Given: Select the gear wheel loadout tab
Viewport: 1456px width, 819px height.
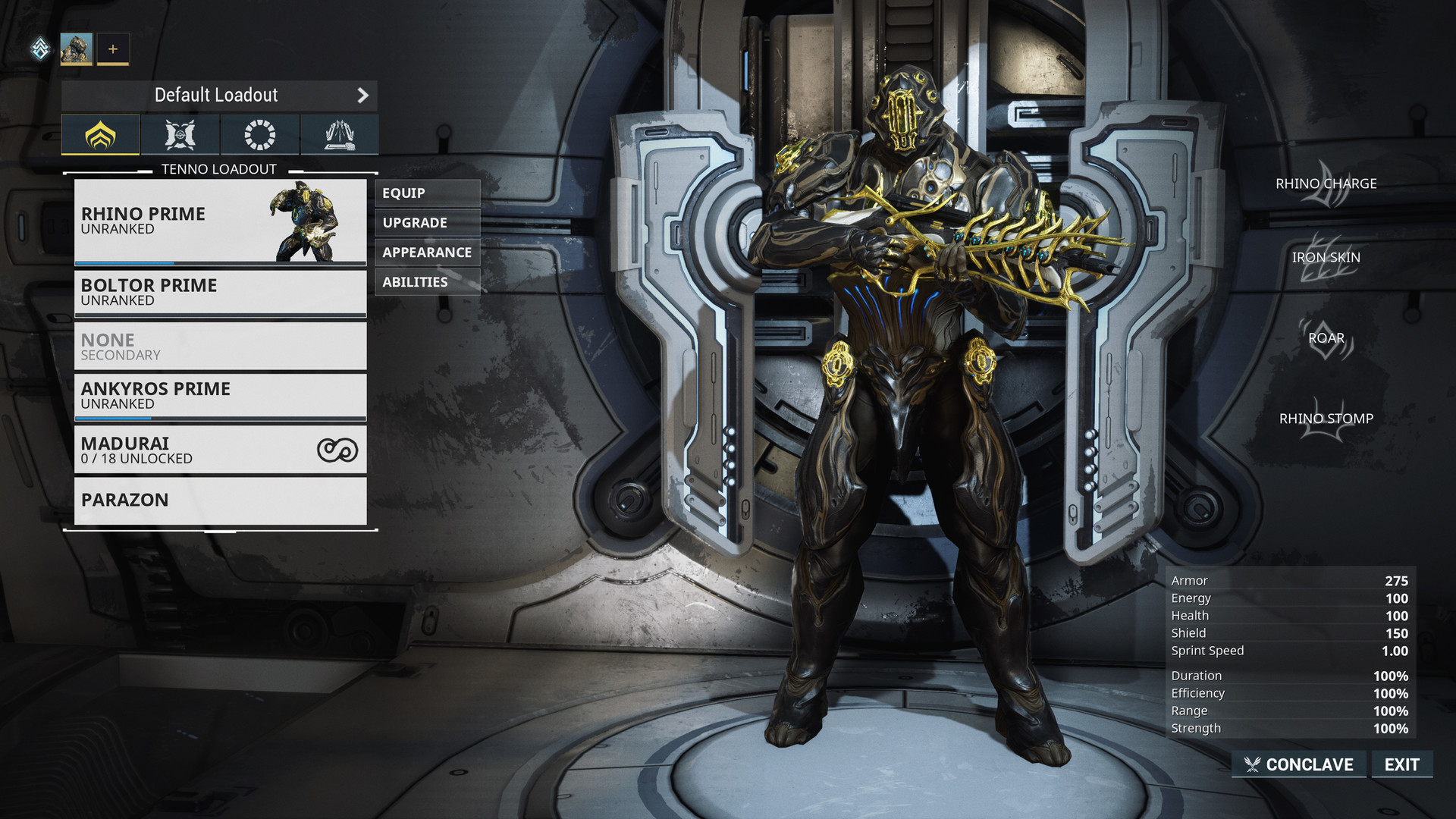Looking at the screenshot, I should click(x=260, y=135).
